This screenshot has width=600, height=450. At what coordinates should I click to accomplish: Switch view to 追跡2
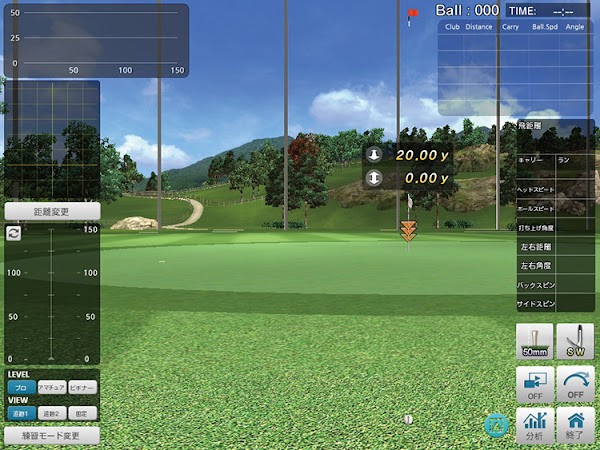tap(51, 412)
